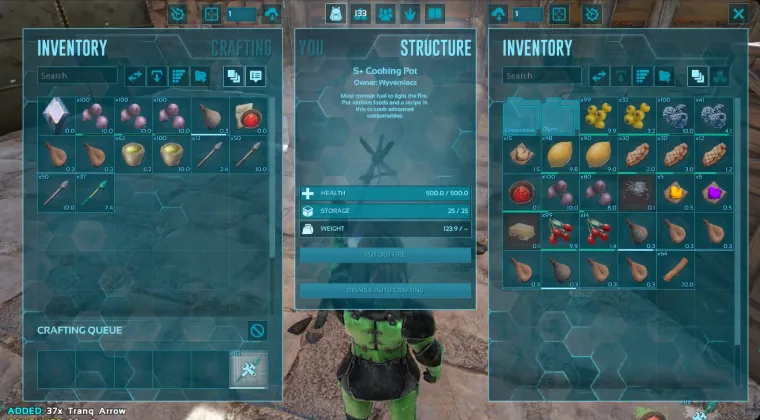Select the recipe note with red dish
The height and width of the screenshot is (420, 760).
click(247, 115)
